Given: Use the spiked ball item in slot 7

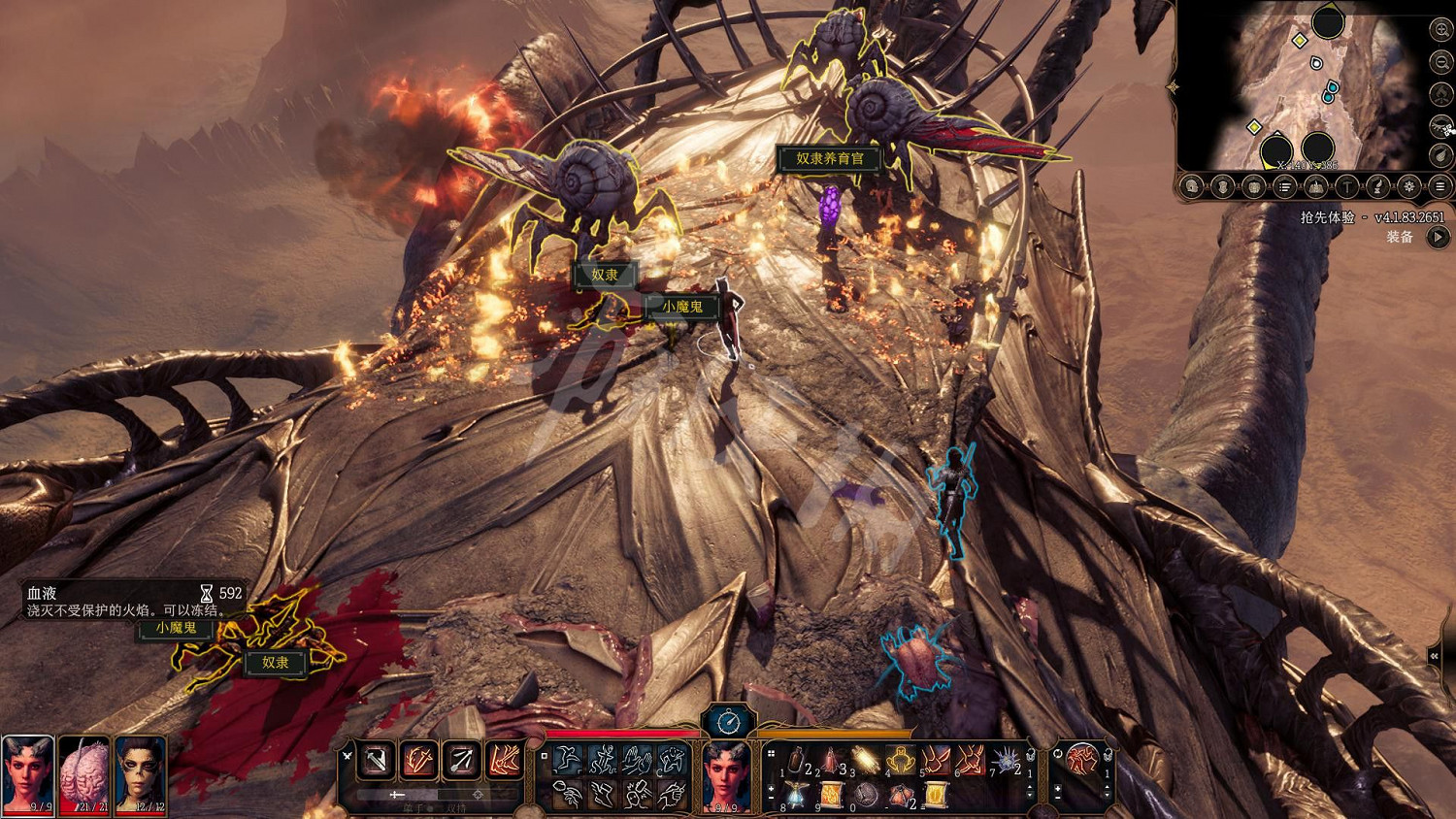Looking at the screenshot, I should point(1006,761).
